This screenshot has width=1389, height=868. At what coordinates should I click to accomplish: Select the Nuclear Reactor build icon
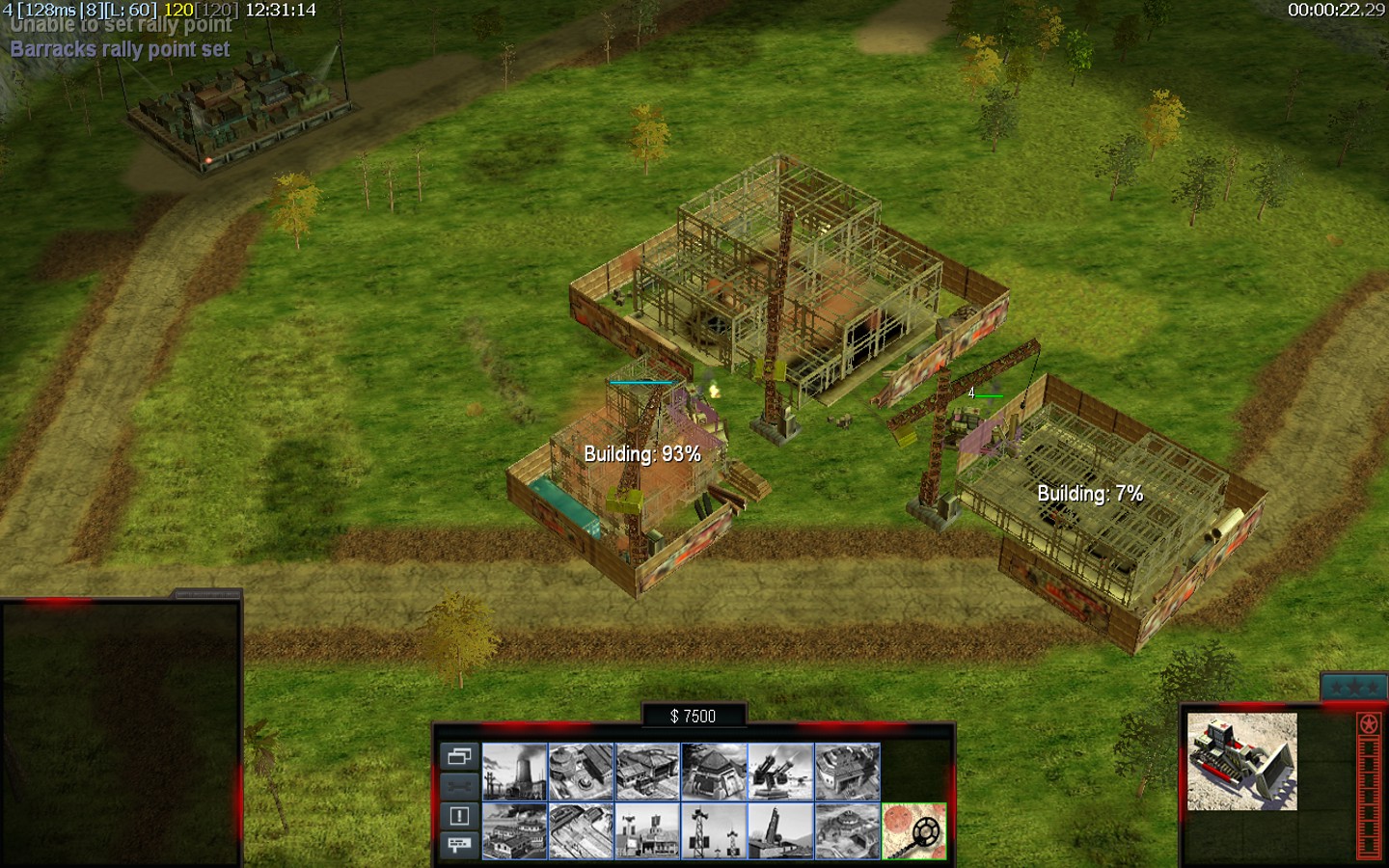point(514,772)
